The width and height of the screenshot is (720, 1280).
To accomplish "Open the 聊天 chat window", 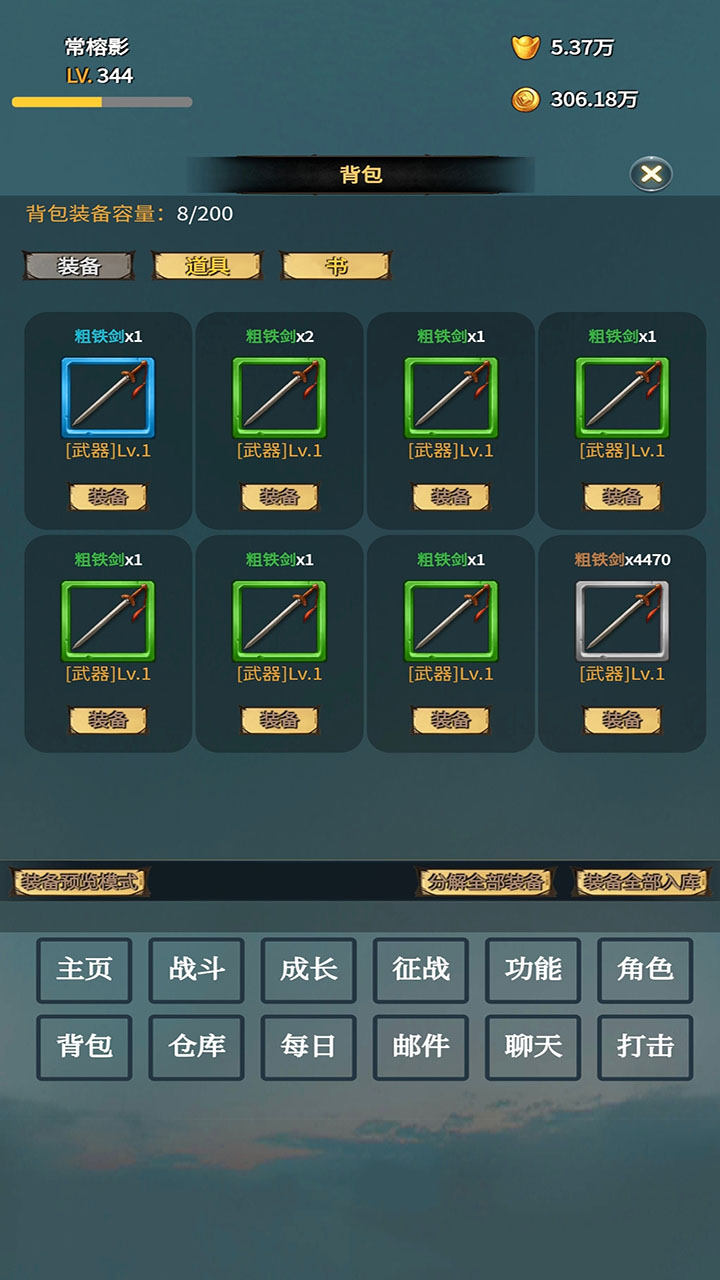I will coord(533,1047).
